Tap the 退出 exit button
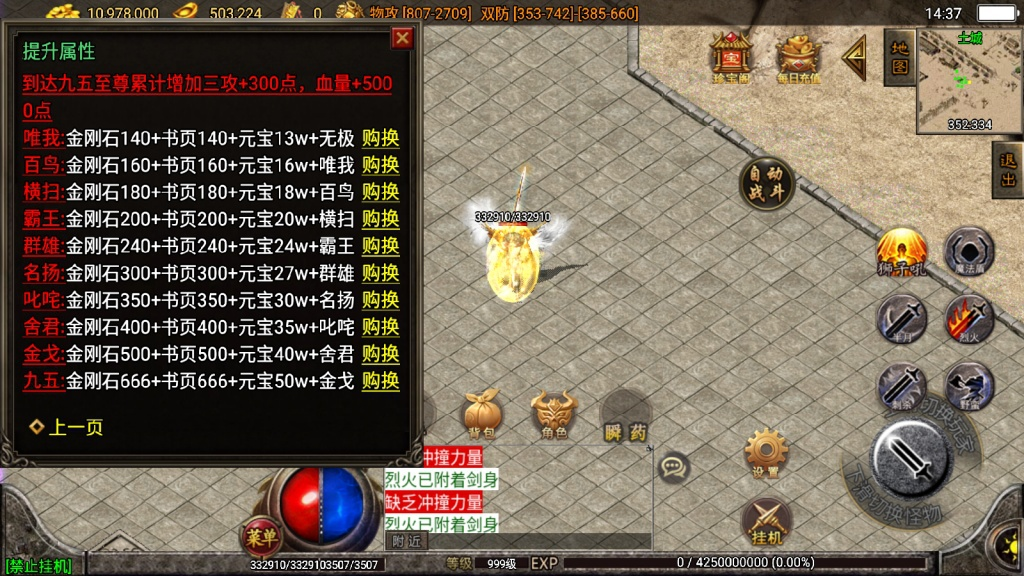This screenshot has height=576, width=1024. pyautogui.click(x=1007, y=170)
